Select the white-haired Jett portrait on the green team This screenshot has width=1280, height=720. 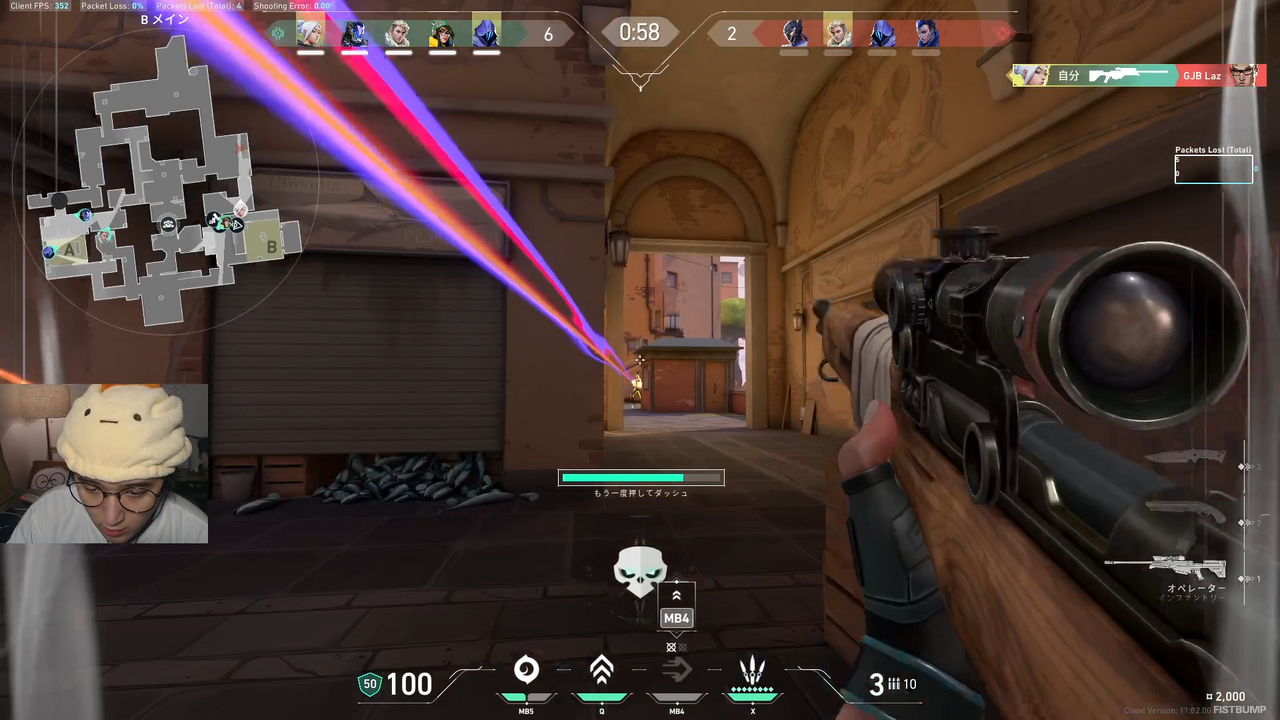click(x=310, y=34)
